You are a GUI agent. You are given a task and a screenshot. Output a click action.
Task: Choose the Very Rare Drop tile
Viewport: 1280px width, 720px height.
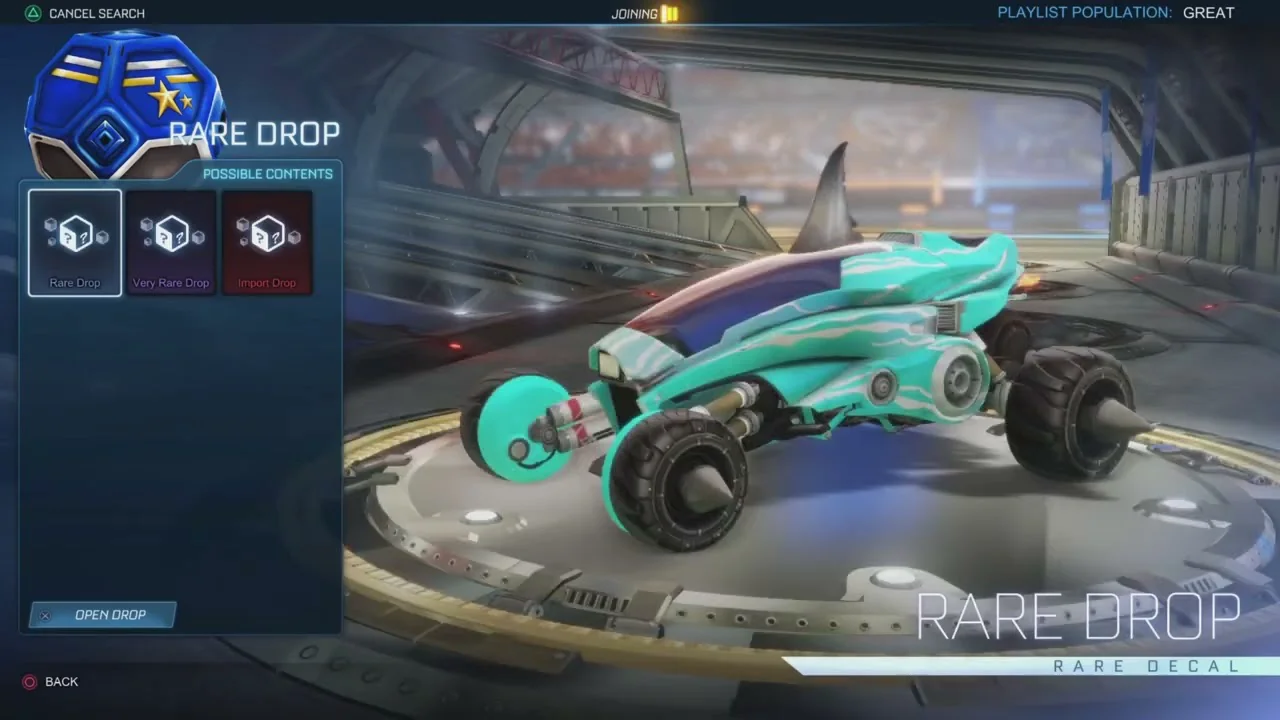(171, 243)
